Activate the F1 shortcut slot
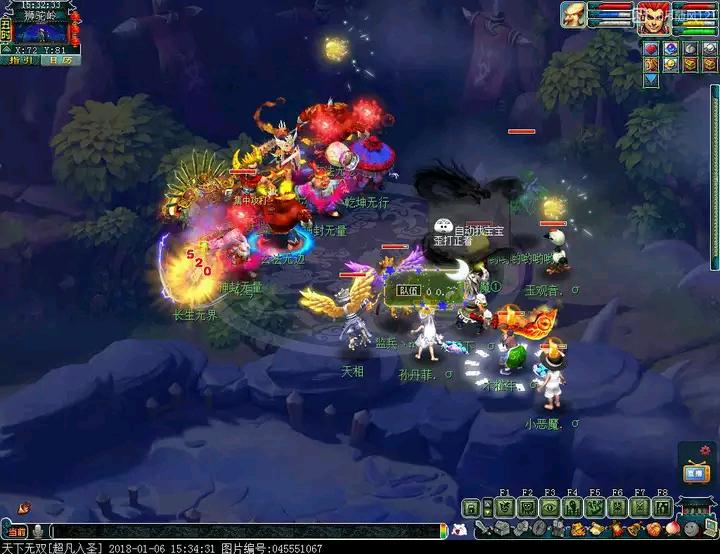The height and width of the screenshot is (554, 720). pyautogui.click(x=504, y=507)
